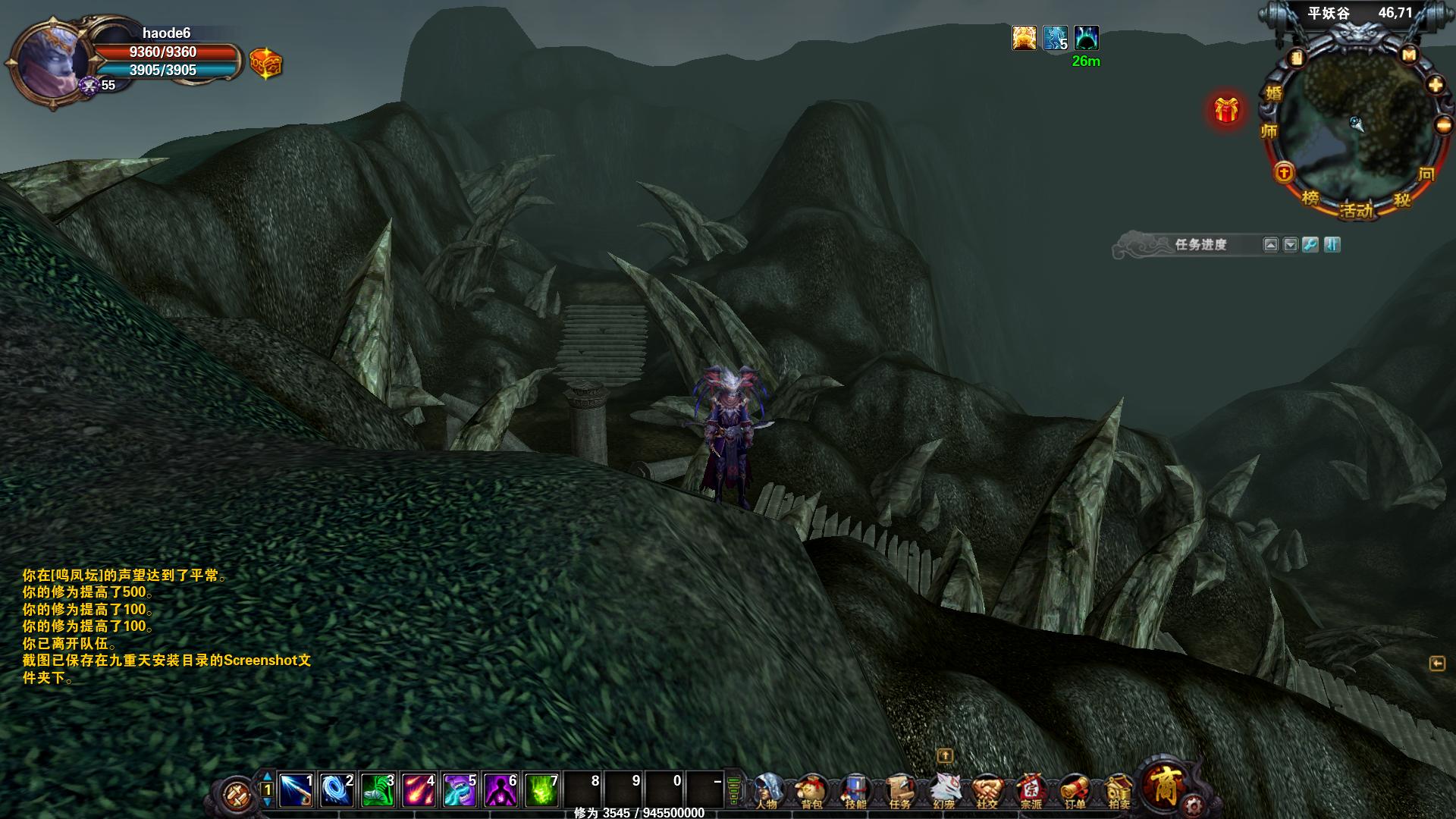Open the gear settings button
This screenshot has height=819, width=1456.
(x=1194, y=804)
